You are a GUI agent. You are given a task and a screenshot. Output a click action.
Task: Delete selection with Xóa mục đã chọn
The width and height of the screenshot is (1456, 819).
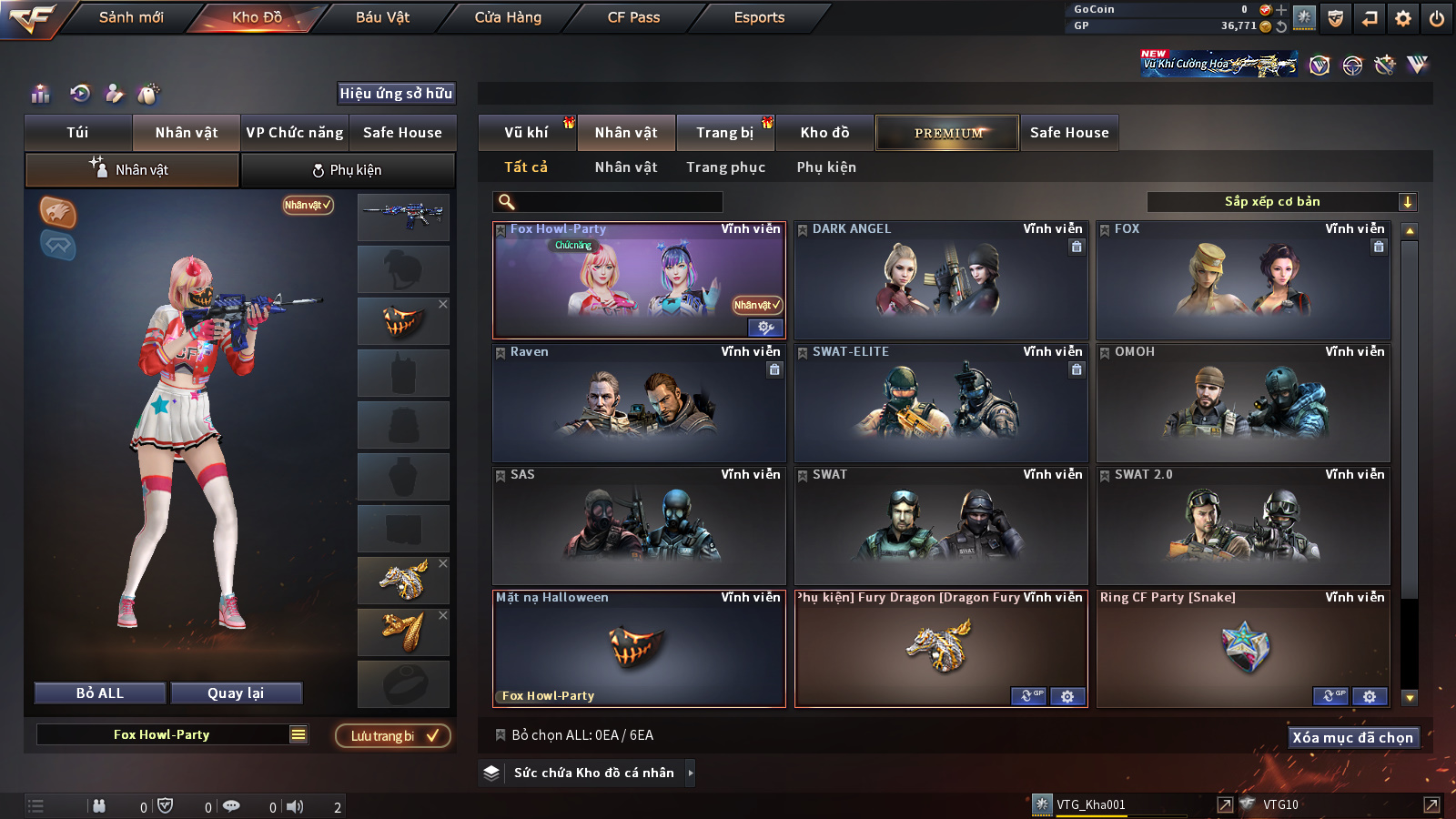pyautogui.click(x=1352, y=738)
